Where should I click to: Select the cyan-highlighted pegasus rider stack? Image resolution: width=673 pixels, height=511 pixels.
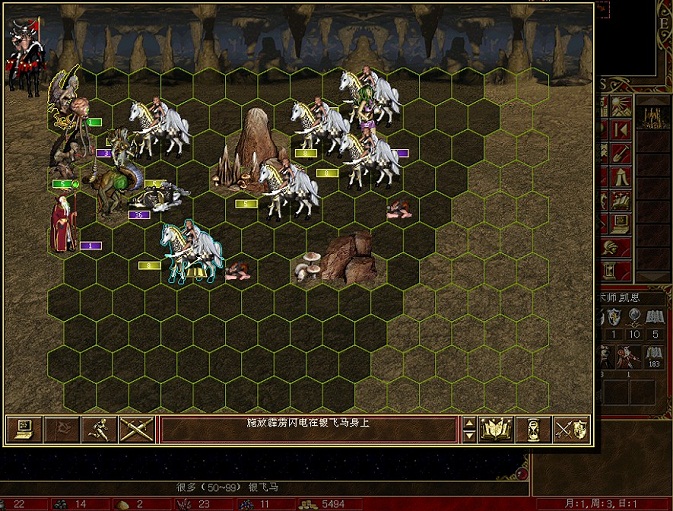(191, 252)
